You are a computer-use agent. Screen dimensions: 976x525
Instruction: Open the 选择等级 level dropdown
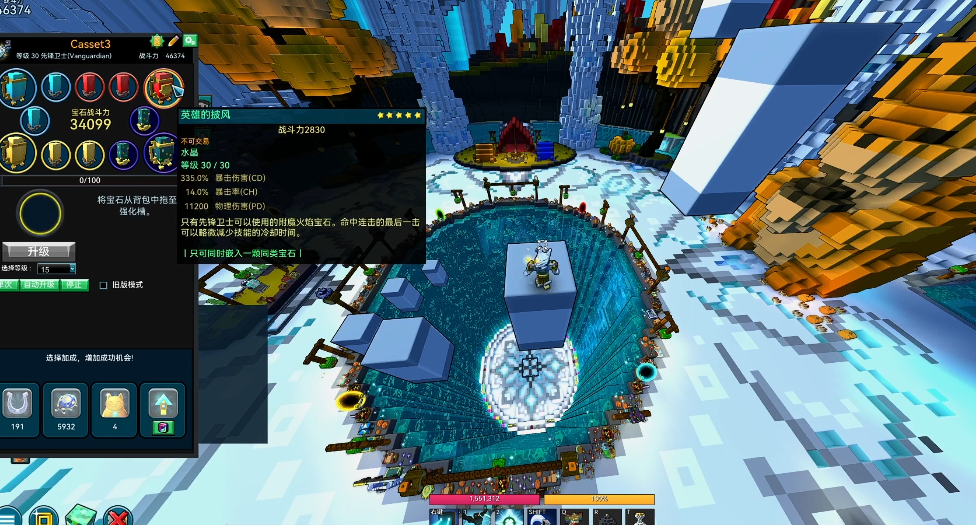pyautogui.click(x=57, y=269)
